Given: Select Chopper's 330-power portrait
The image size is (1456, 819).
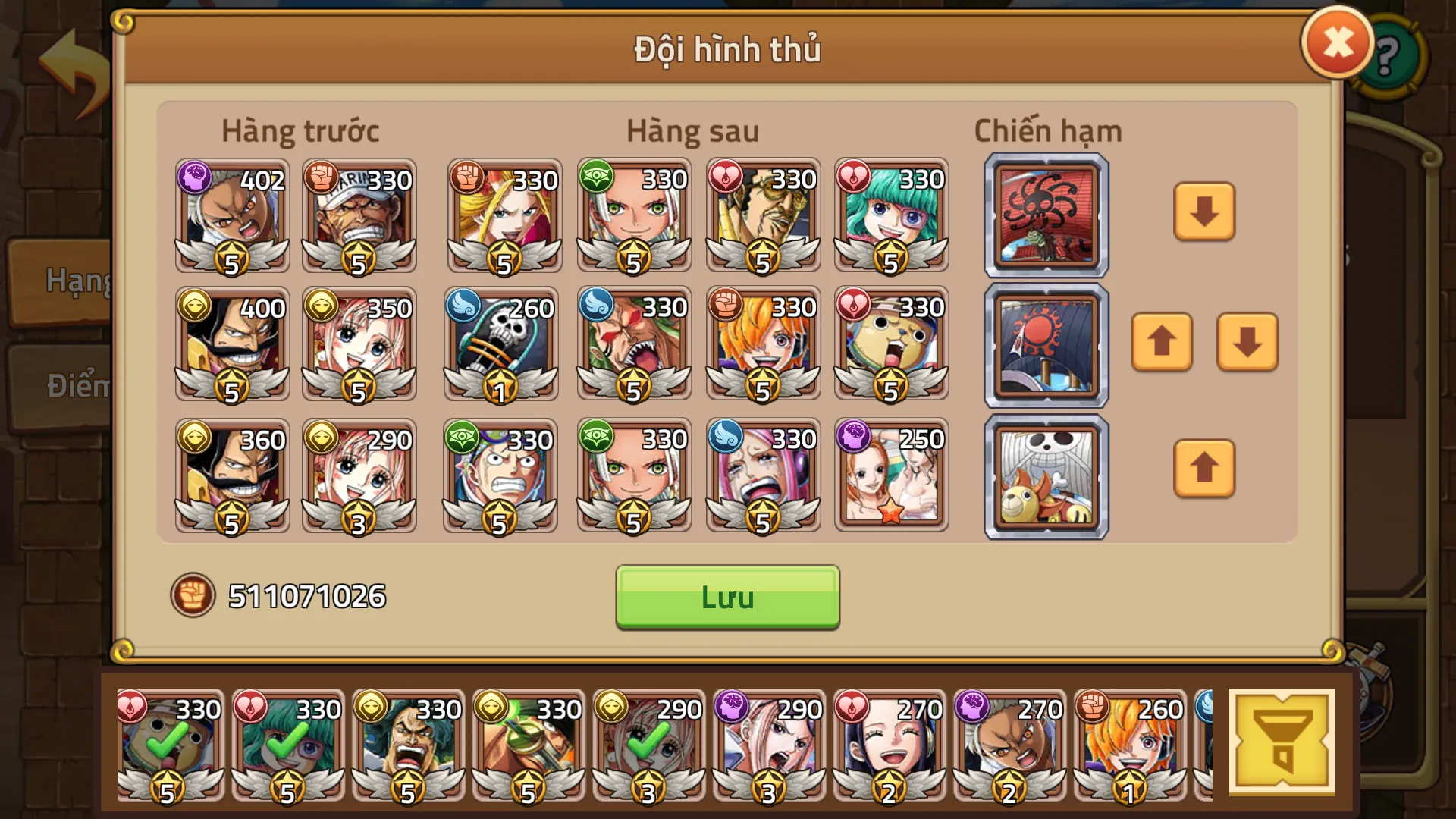Looking at the screenshot, I should pos(891,345).
